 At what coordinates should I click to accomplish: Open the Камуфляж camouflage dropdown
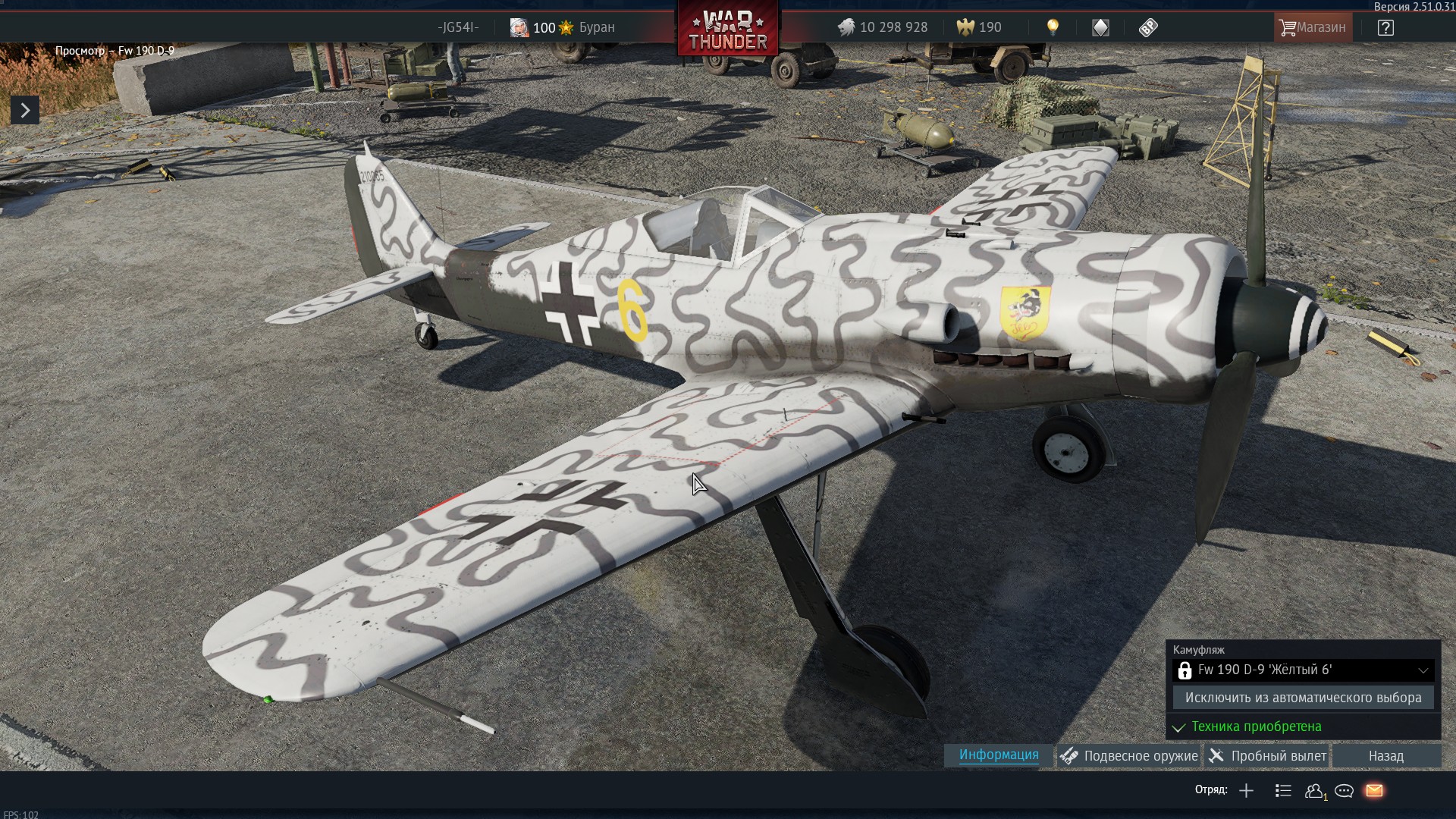(x=1303, y=670)
